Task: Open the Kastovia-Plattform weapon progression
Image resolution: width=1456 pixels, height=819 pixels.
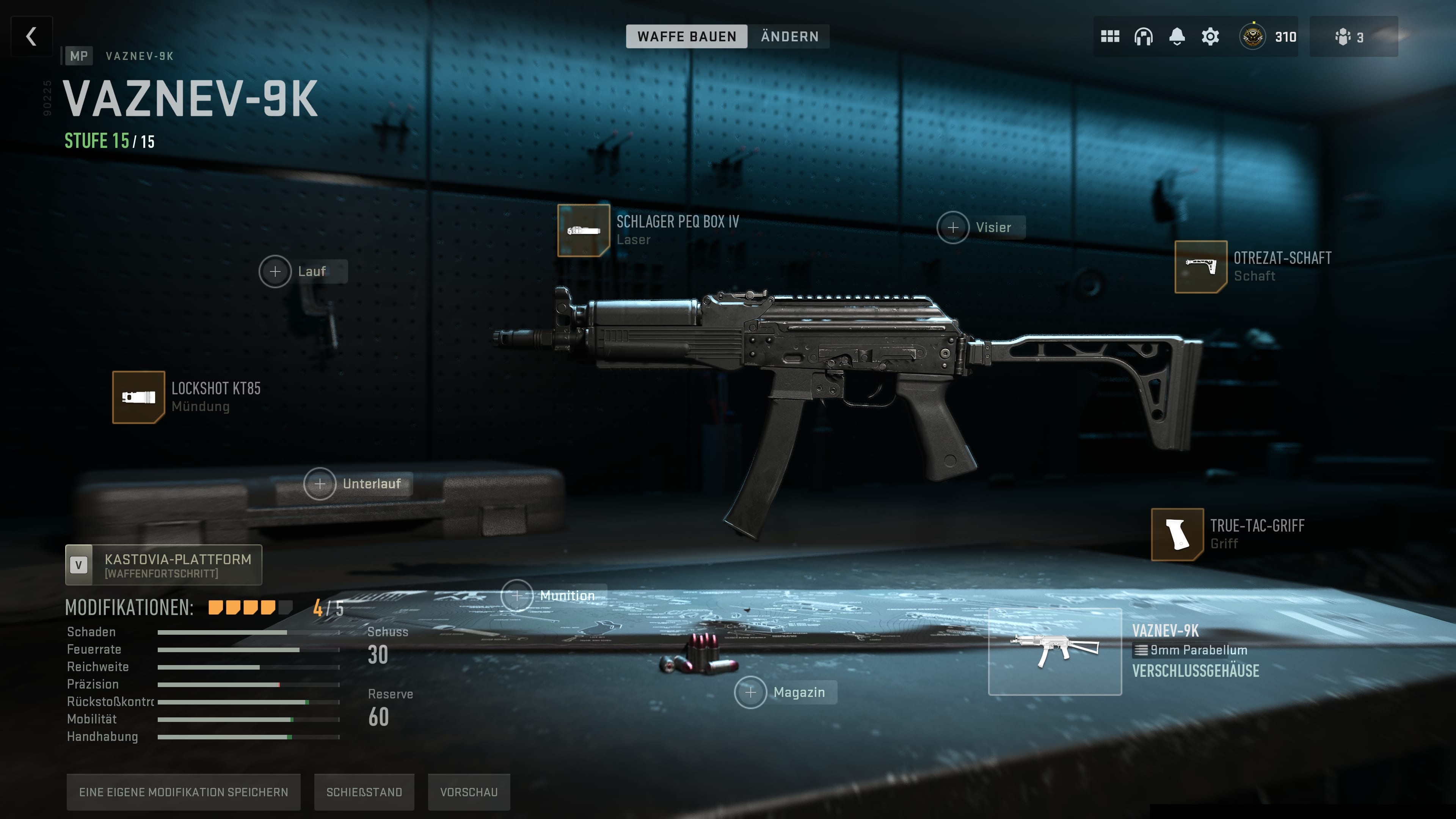Action: tap(163, 565)
